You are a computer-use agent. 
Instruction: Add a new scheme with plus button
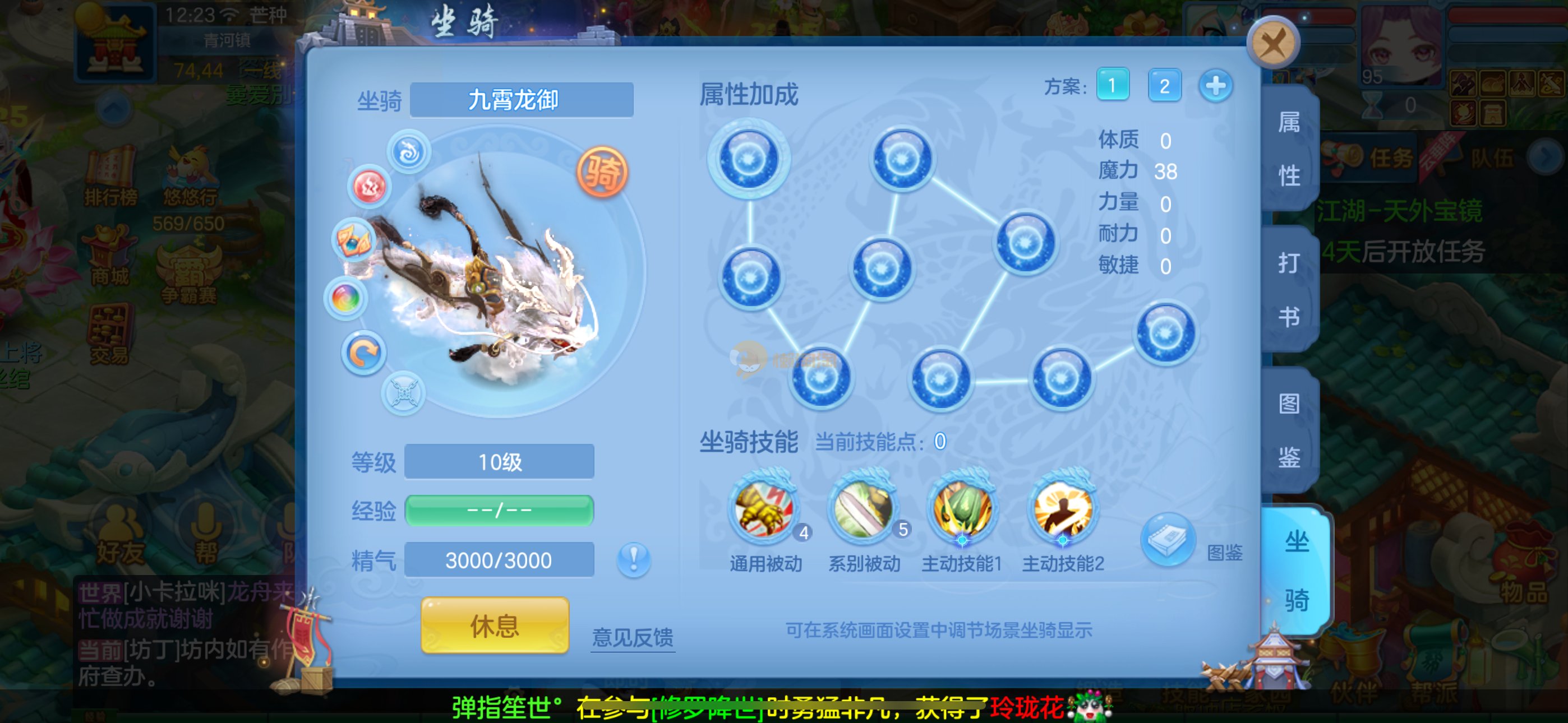[x=1216, y=86]
